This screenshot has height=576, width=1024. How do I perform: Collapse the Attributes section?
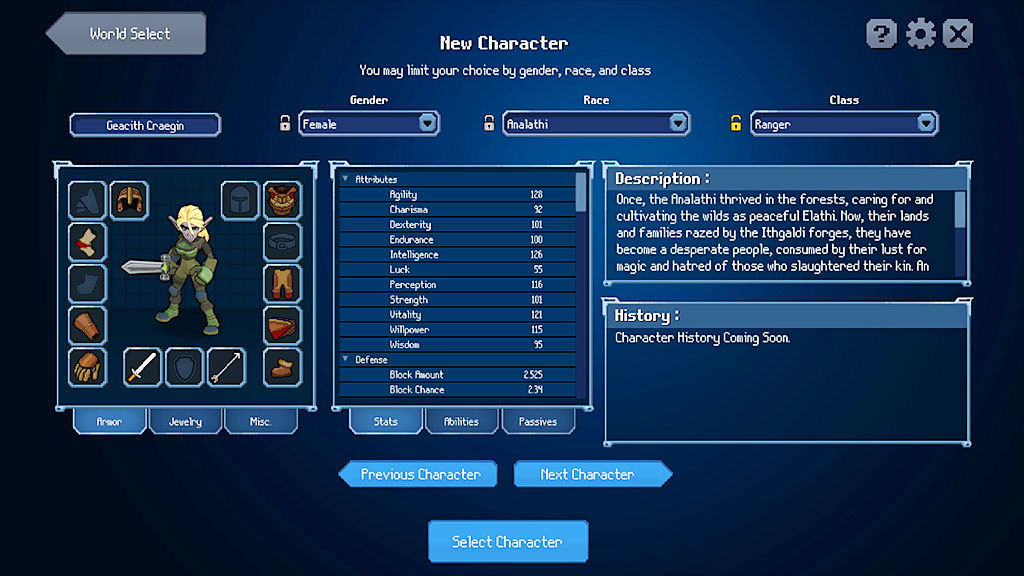(x=346, y=179)
